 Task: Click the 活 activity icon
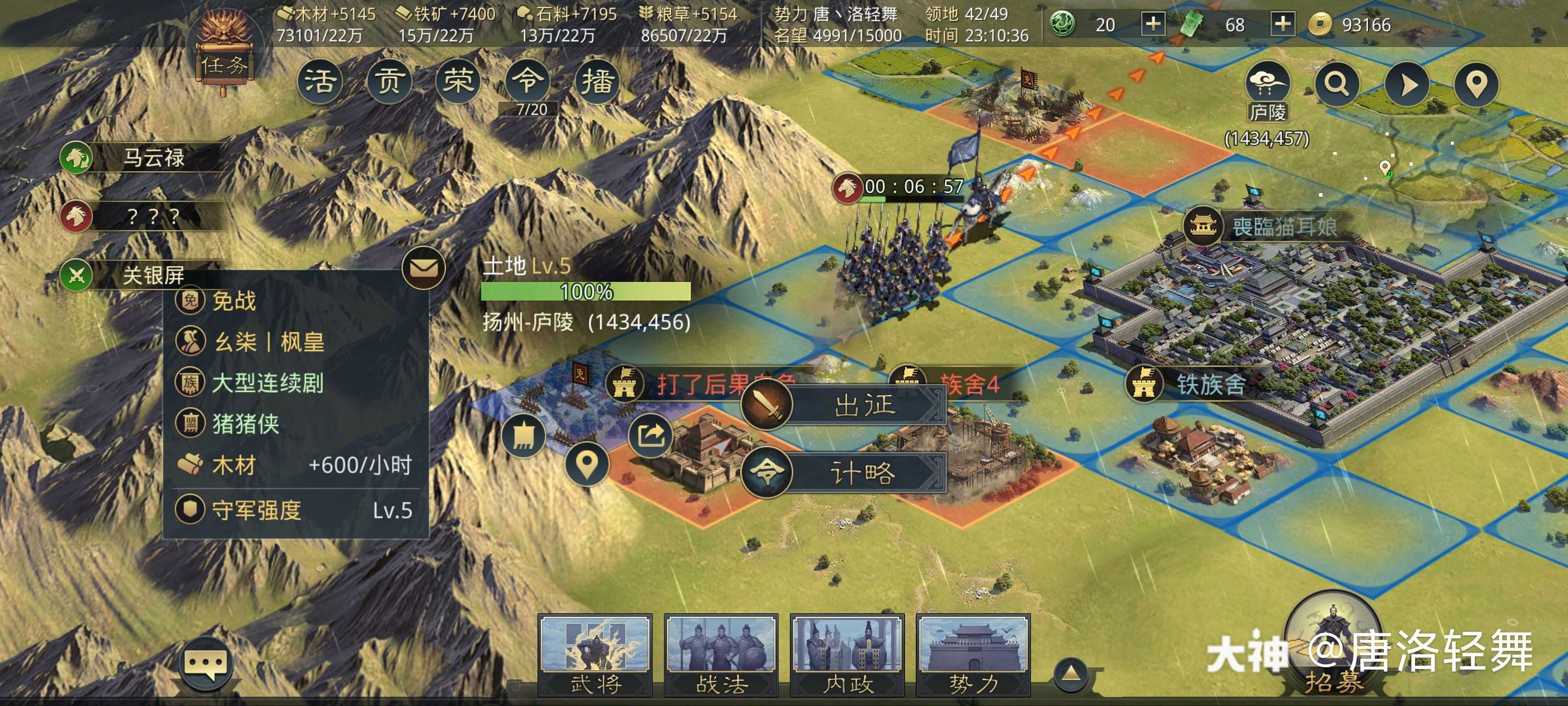[319, 81]
